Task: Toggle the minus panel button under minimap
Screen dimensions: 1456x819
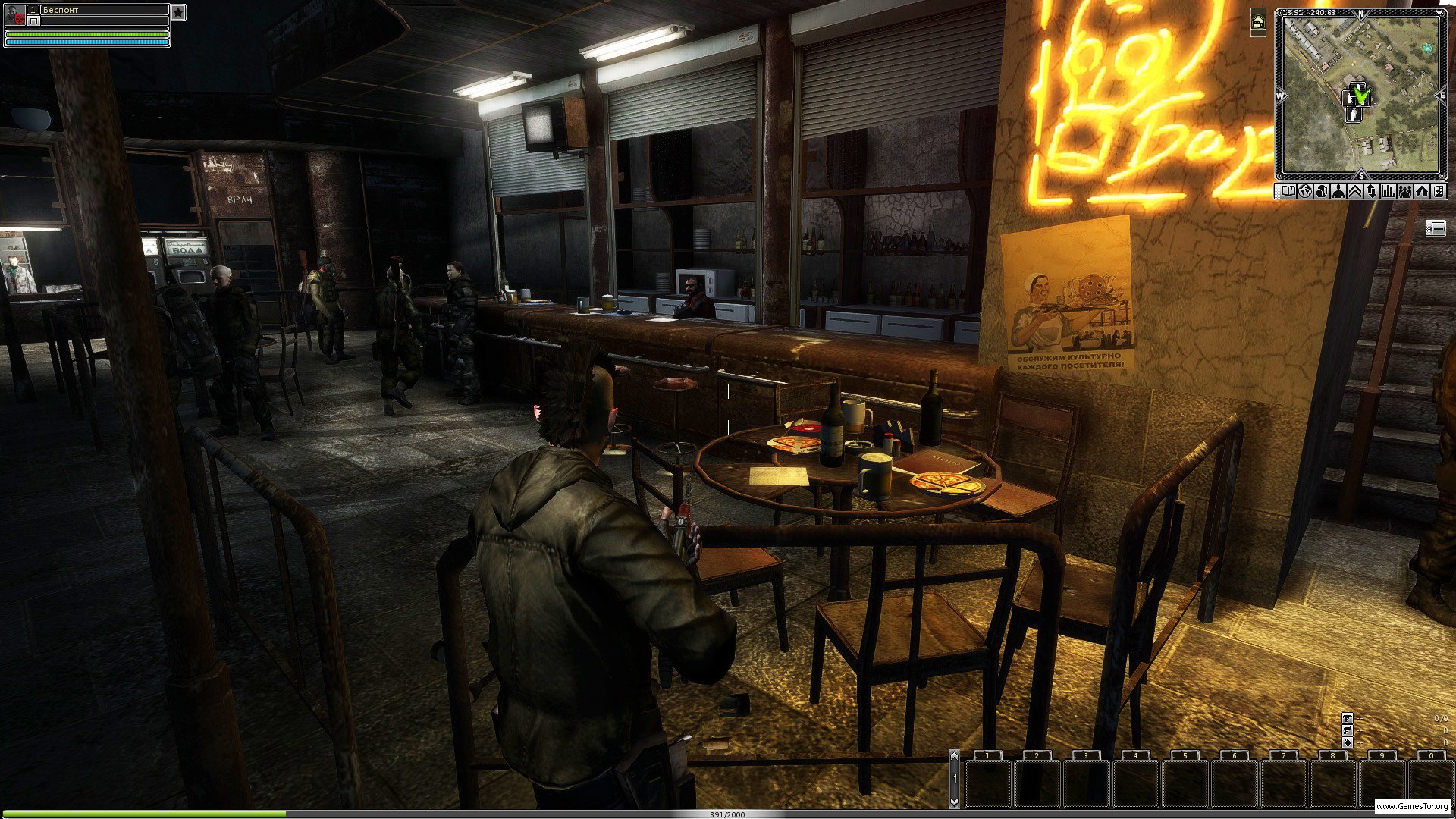Action: coord(1435,228)
